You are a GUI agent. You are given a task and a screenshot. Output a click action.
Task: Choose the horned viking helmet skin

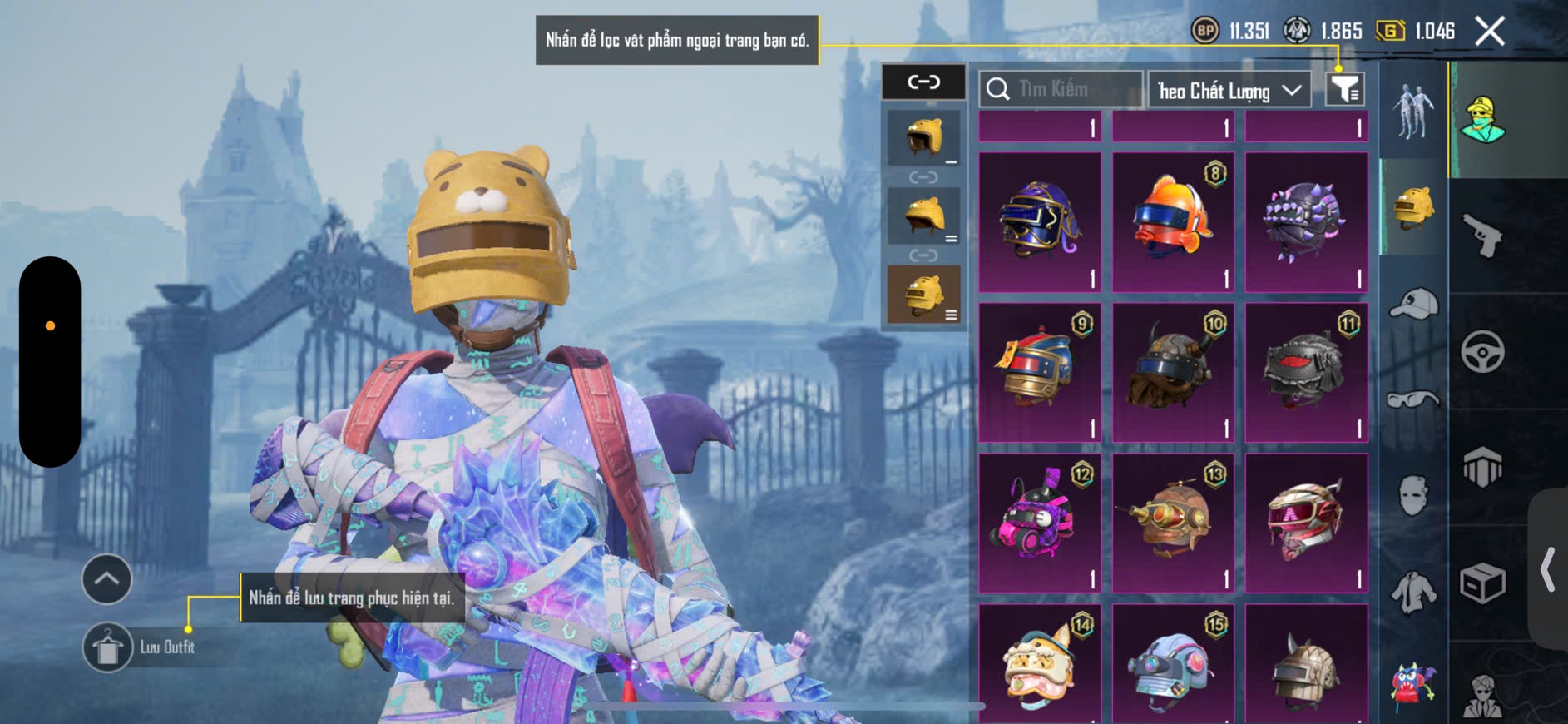[1173, 372]
